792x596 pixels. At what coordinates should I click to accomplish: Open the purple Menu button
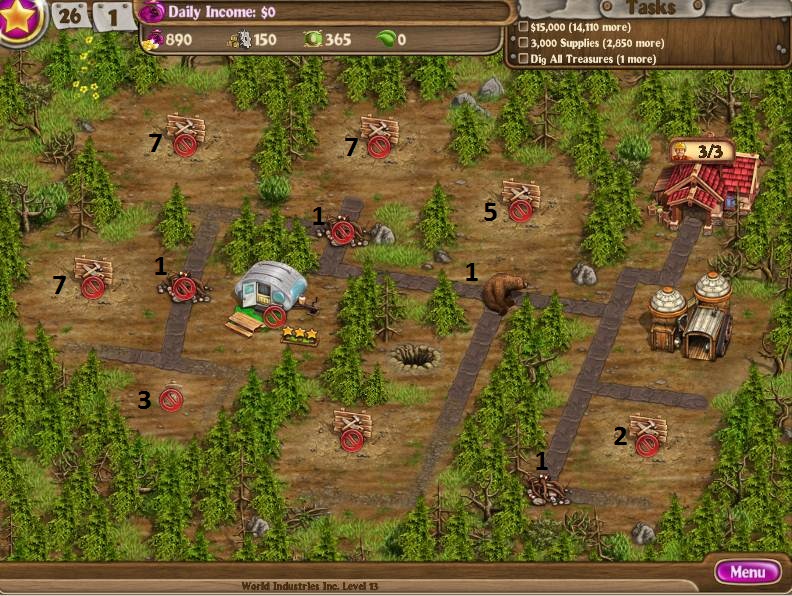pyautogui.click(x=748, y=573)
